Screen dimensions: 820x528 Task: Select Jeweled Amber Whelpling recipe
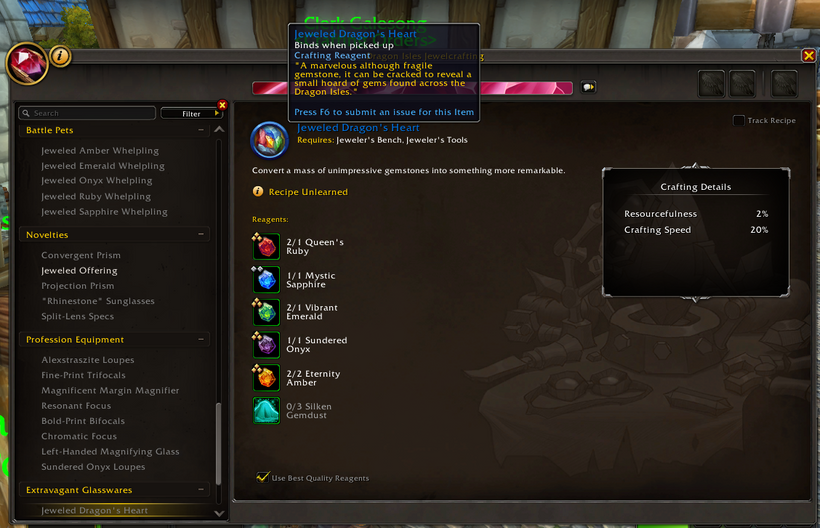point(100,151)
